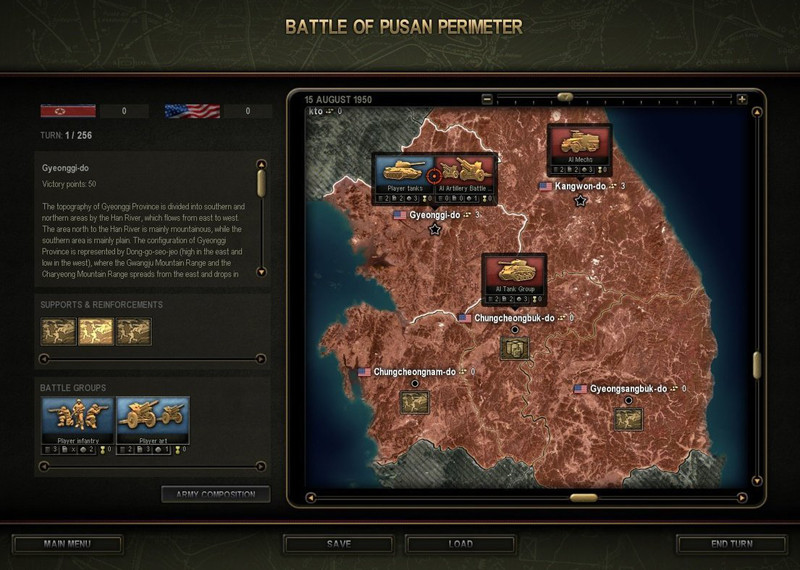Select the Player tanks unit on map
The width and height of the screenshot is (800, 570).
pos(403,173)
